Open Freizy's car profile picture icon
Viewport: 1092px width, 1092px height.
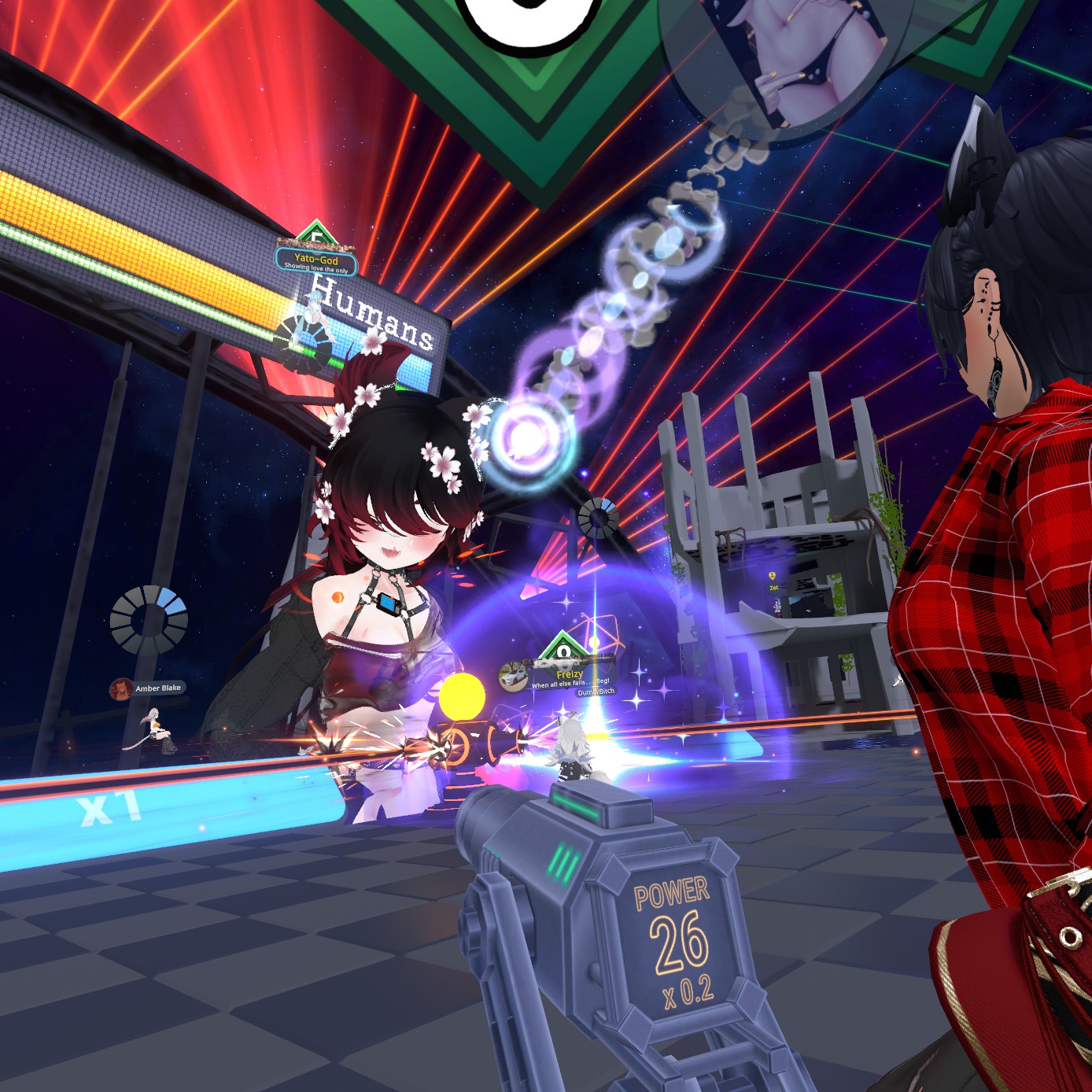point(513,676)
